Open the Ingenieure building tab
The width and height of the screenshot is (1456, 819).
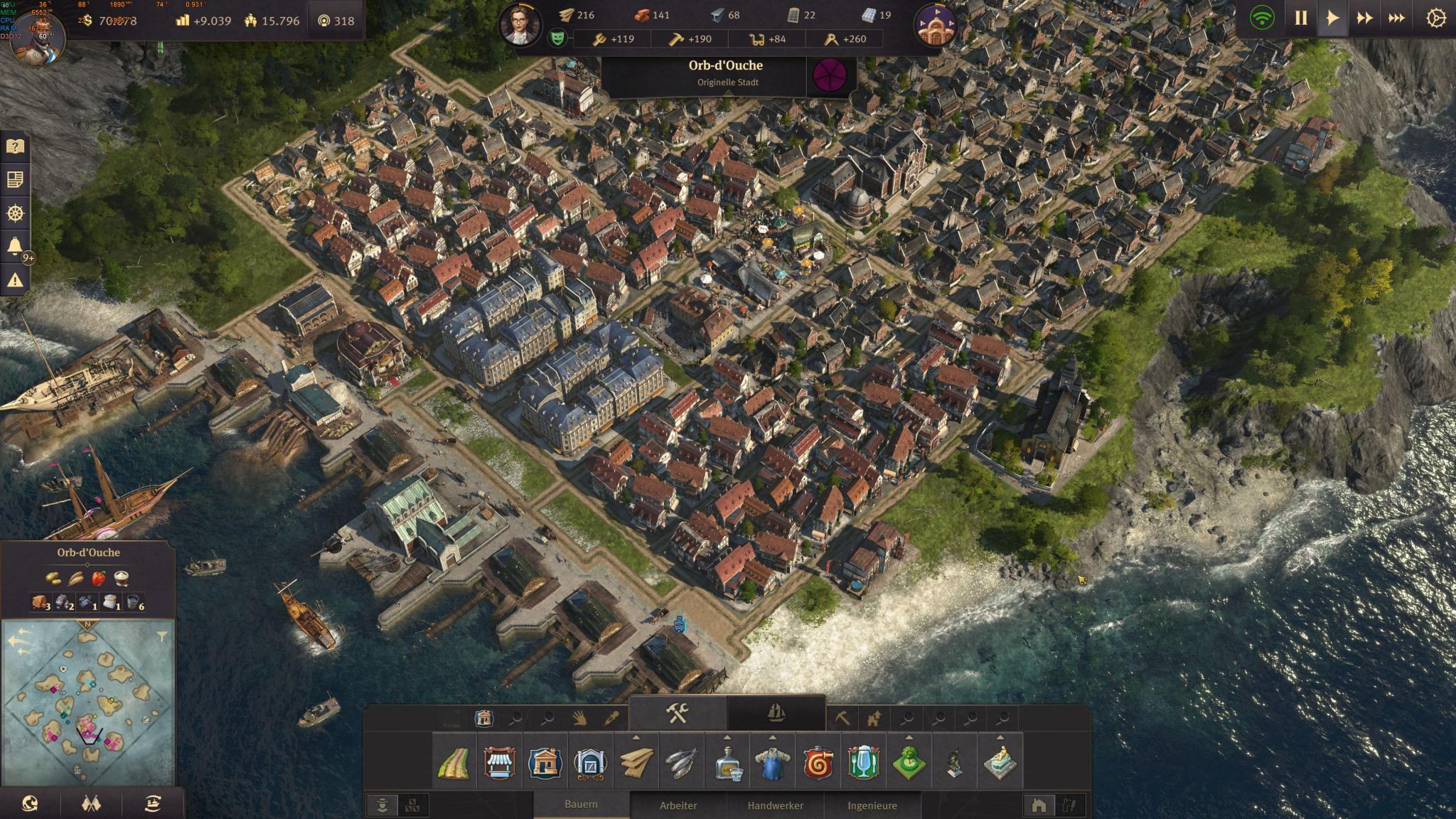click(x=872, y=805)
